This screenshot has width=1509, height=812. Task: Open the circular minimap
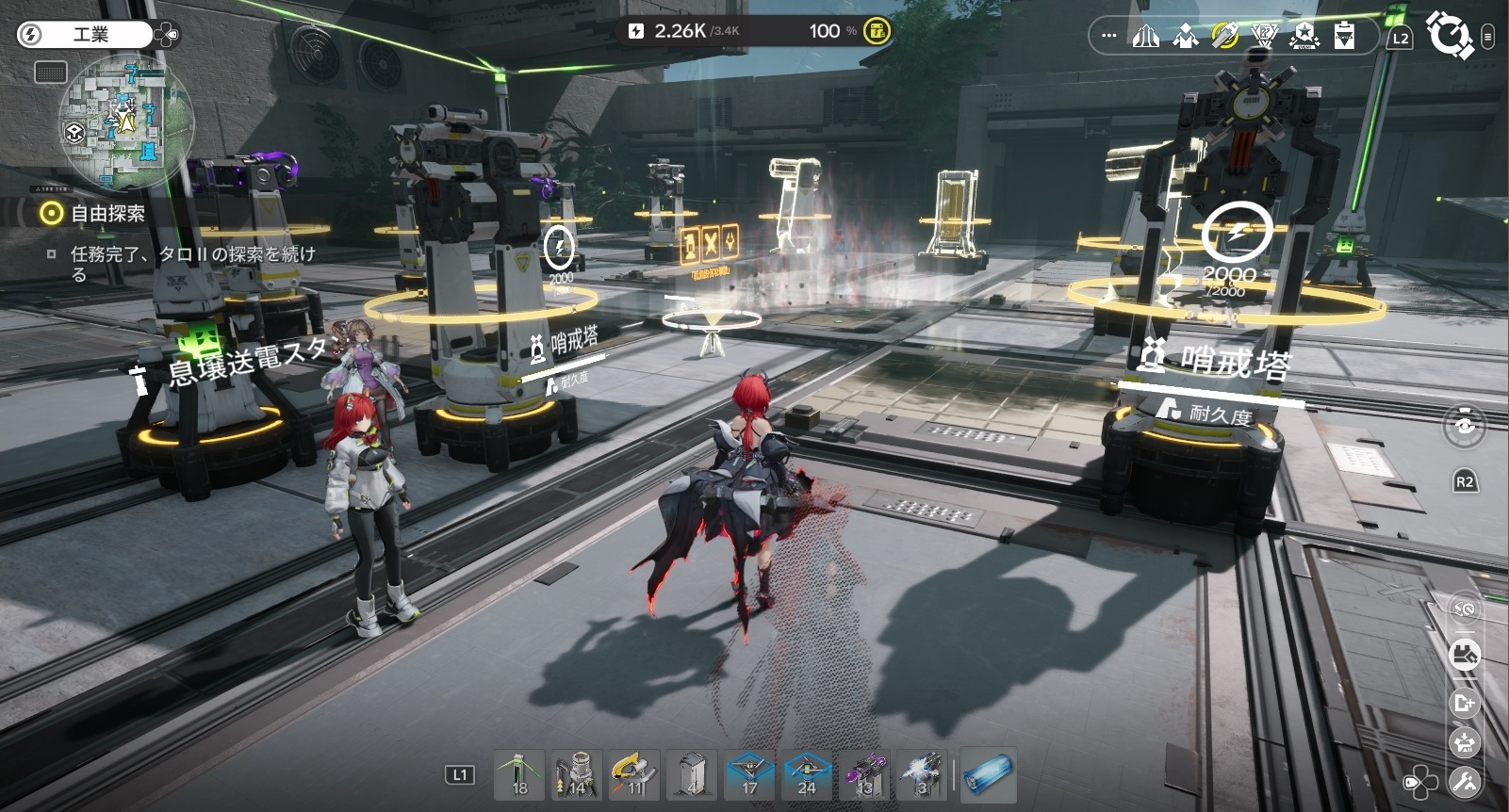[x=125, y=122]
